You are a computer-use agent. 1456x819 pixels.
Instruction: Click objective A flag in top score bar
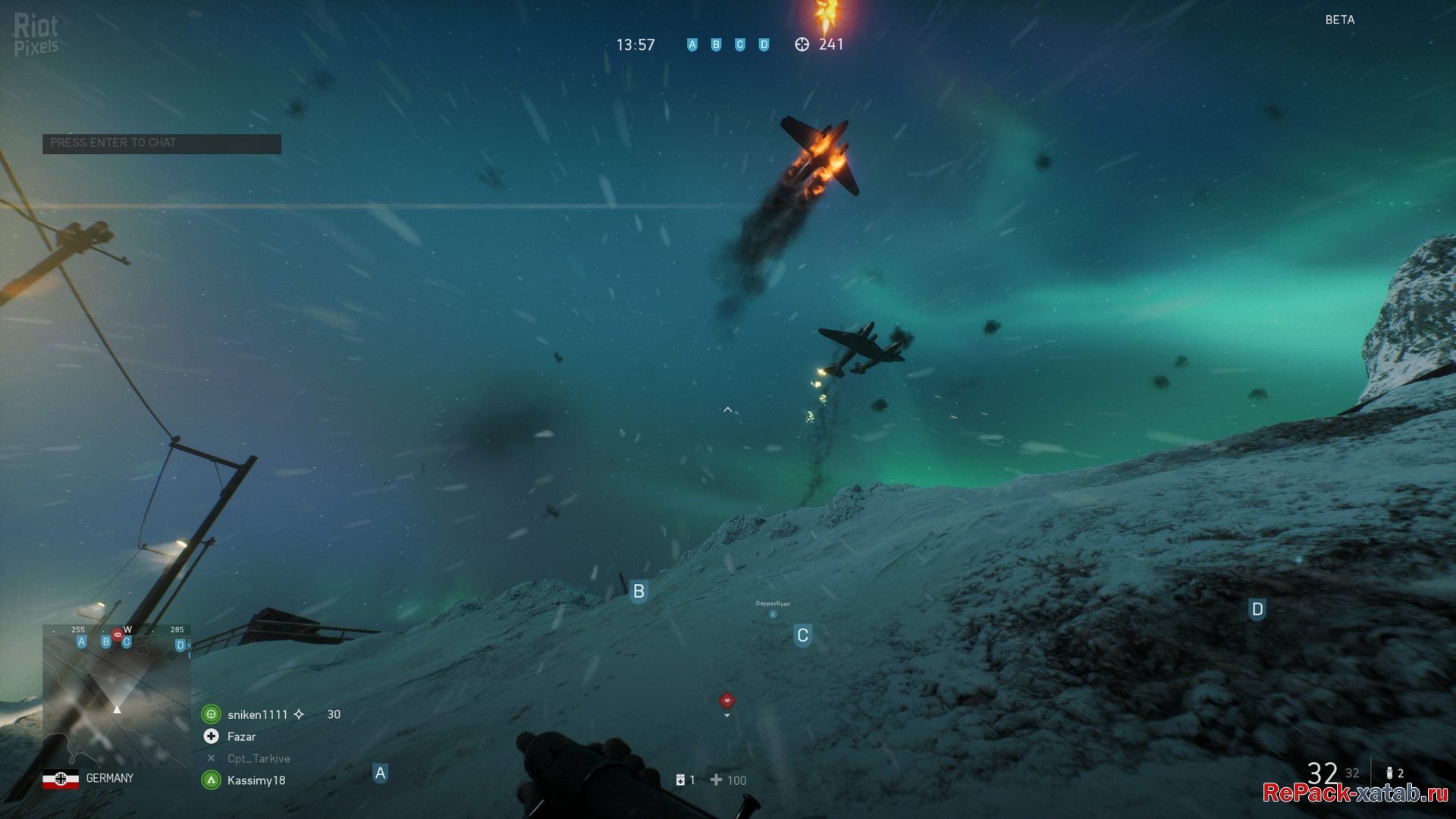(692, 45)
